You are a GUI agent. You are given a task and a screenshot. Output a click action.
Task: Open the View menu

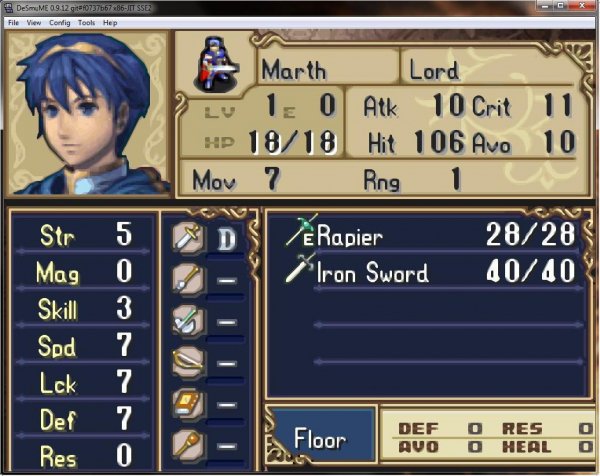tap(34, 22)
